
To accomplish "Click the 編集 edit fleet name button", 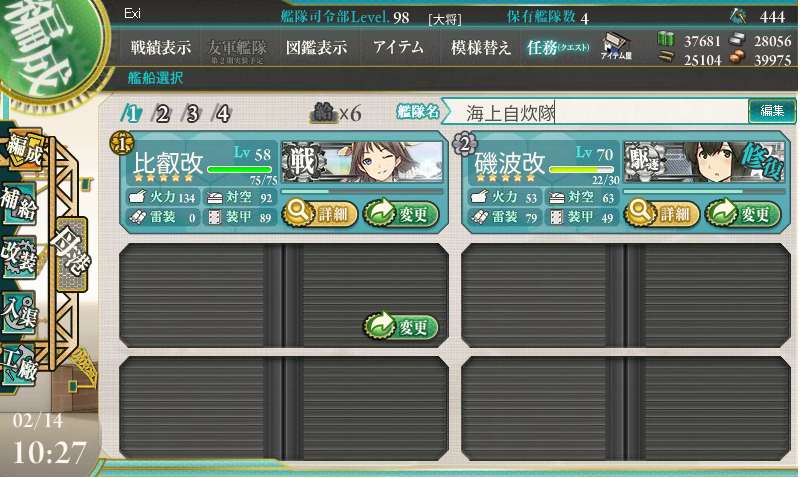I will tap(772, 111).
